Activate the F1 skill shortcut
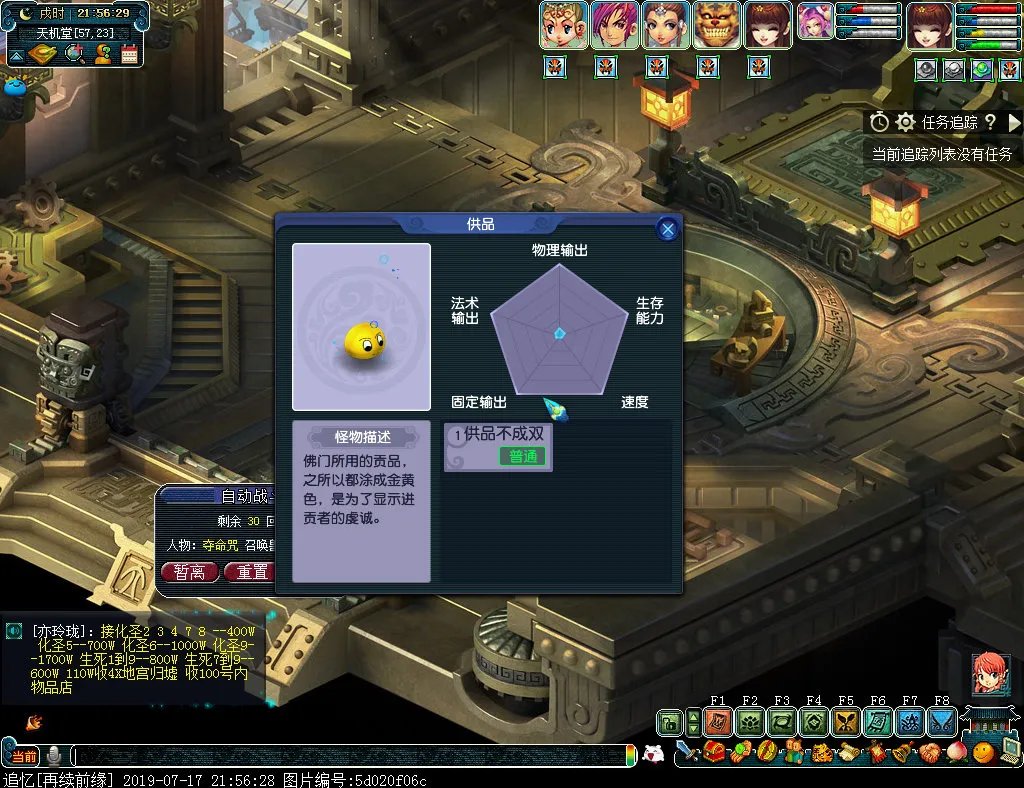Viewport: 1024px width, 788px height. 718,722
